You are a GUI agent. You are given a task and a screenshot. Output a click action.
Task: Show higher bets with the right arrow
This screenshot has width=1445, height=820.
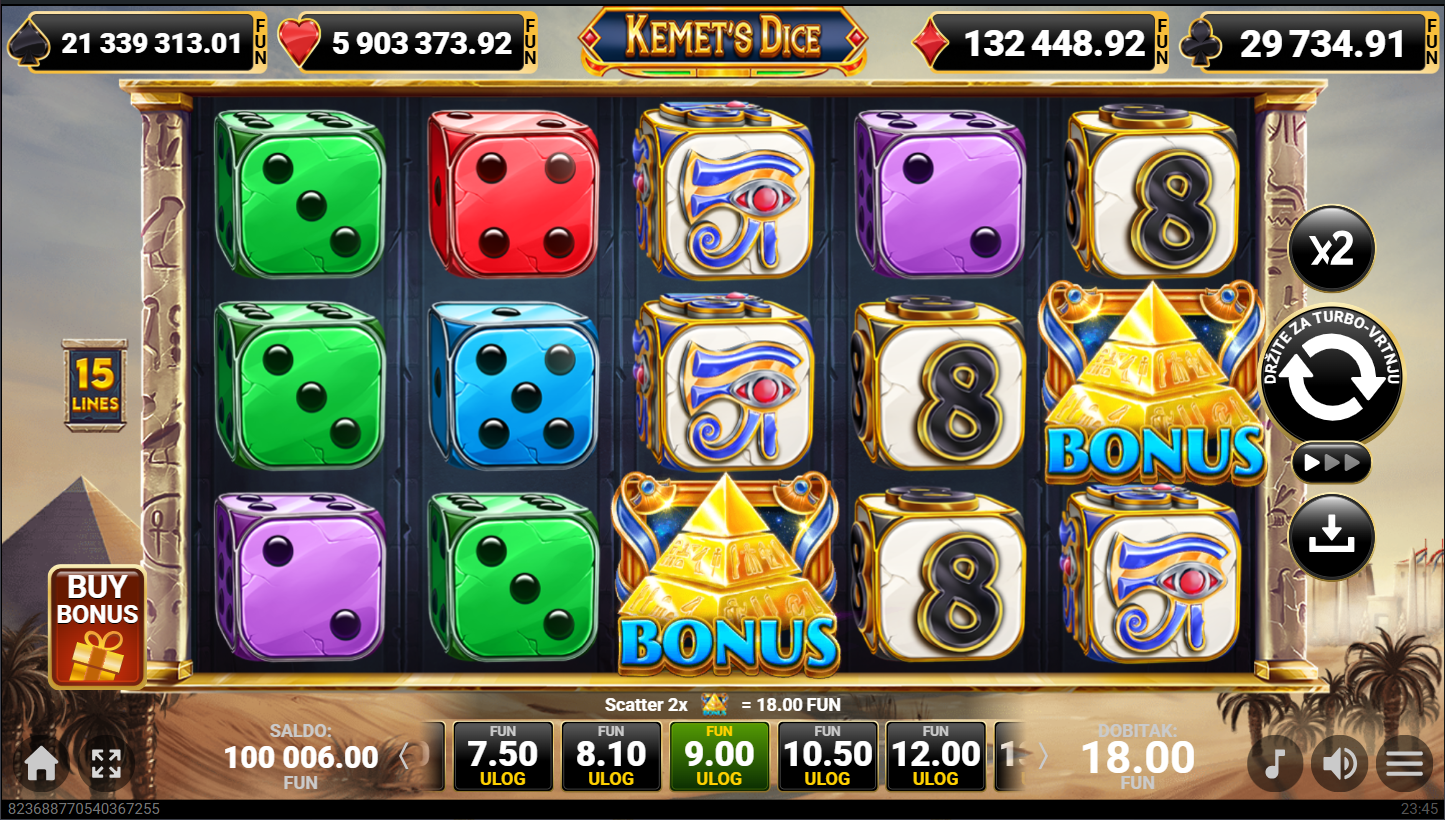pyautogui.click(x=1043, y=756)
